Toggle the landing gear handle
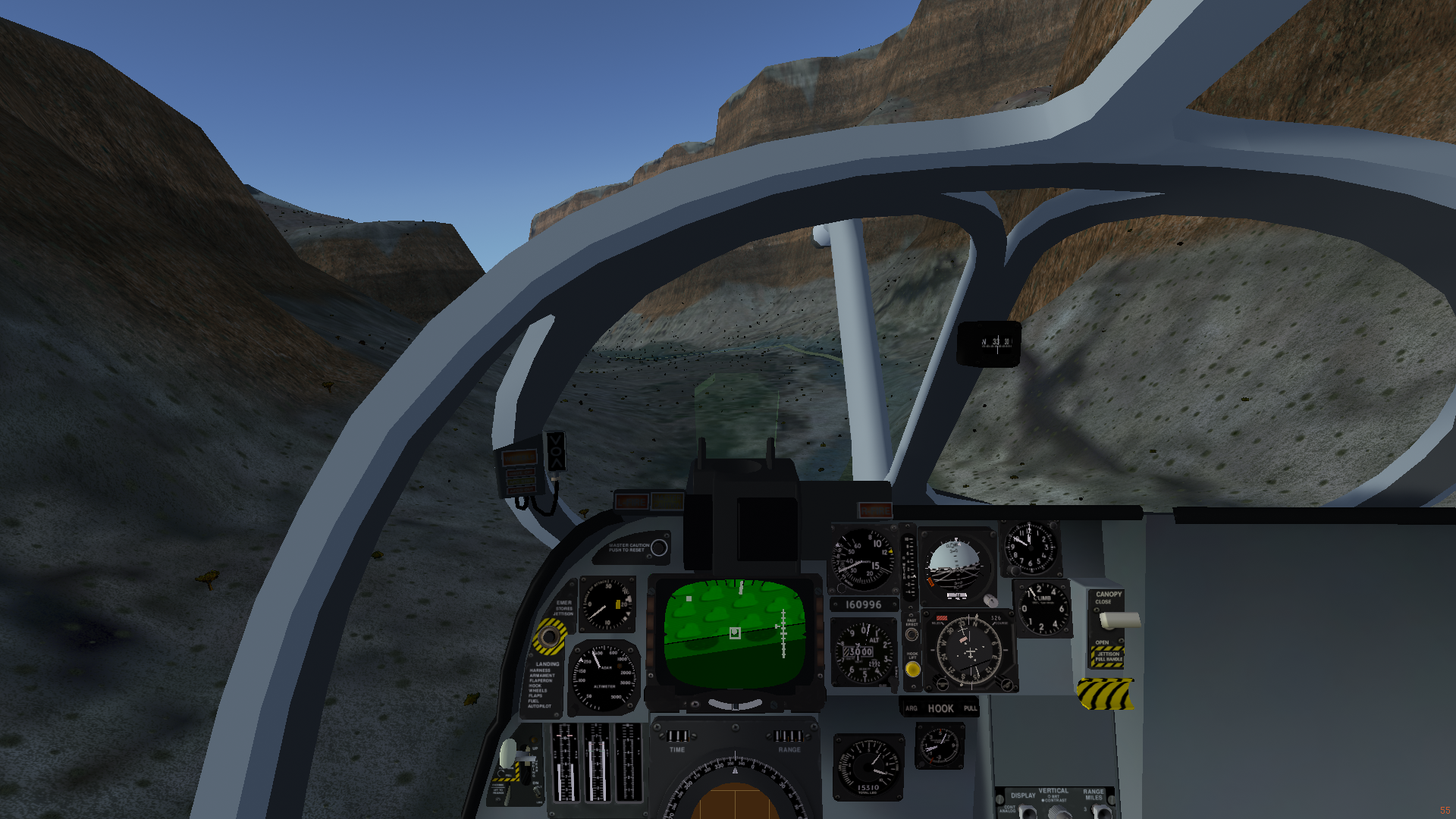 [510, 755]
